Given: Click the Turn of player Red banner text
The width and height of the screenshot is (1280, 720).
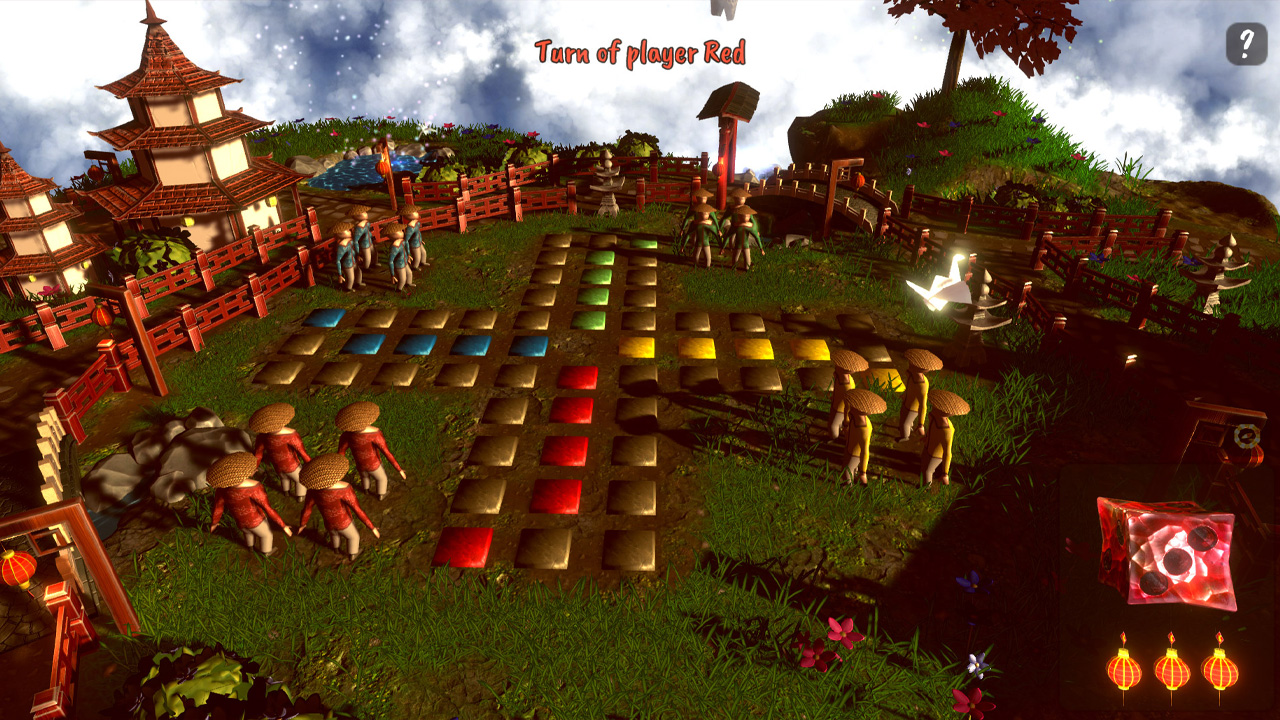Looking at the screenshot, I should [640, 53].
